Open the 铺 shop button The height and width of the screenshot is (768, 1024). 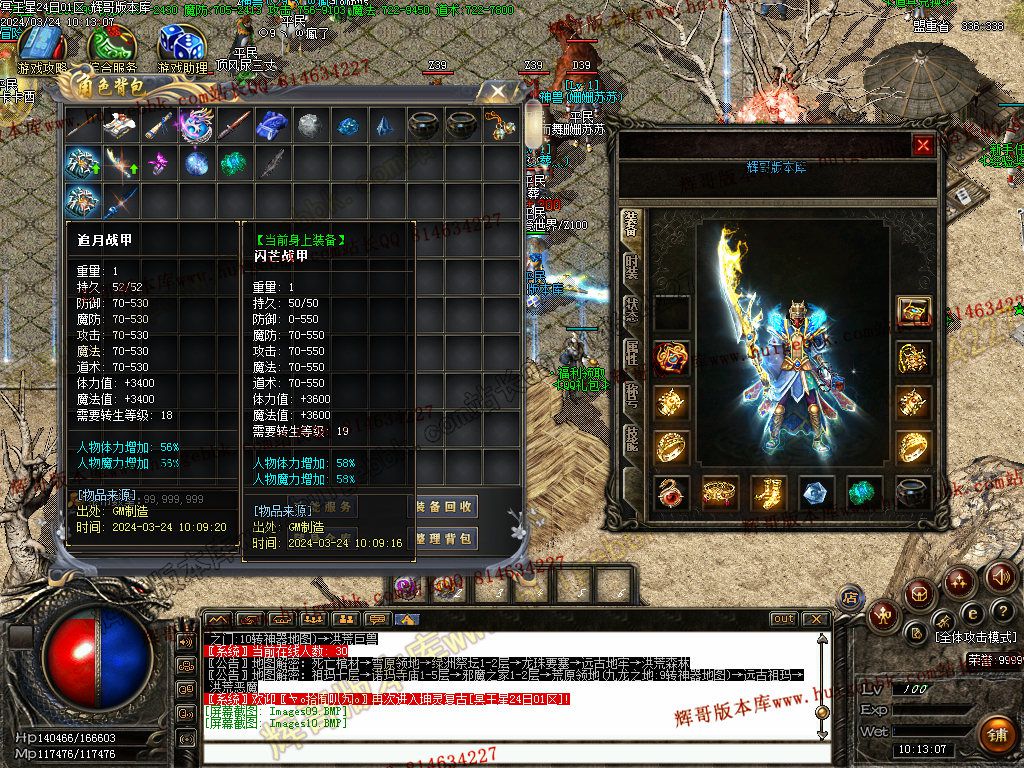point(996,735)
